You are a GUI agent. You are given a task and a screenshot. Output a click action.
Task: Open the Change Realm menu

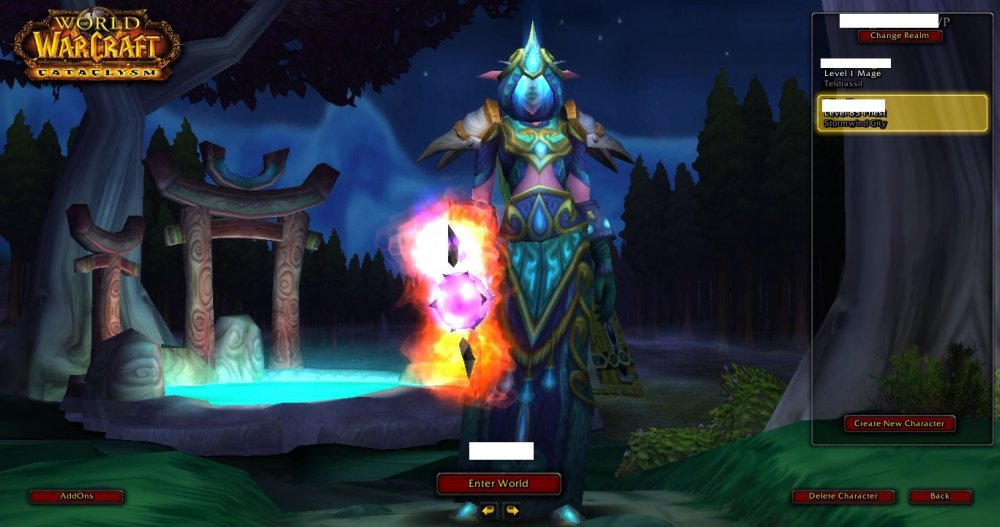click(899, 36)
